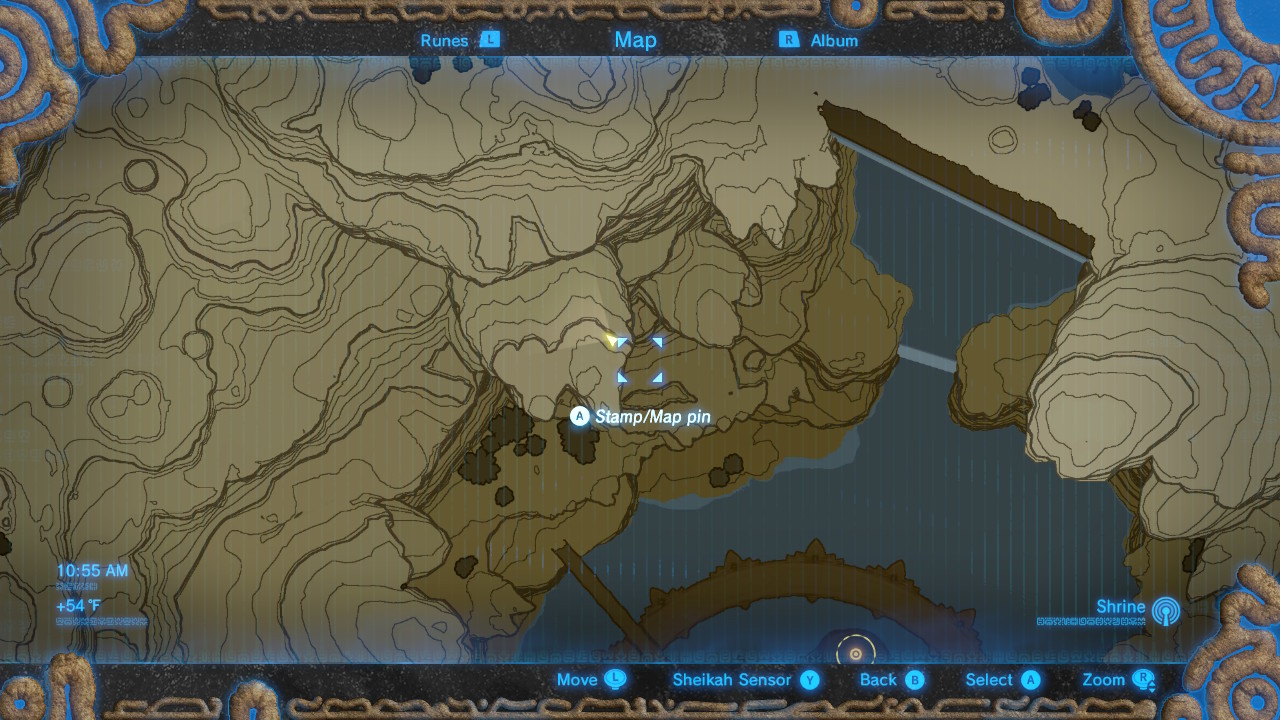Screen dimensions: 1280x720
Task: Adjust the map Zoom control
Action: 1104,679
